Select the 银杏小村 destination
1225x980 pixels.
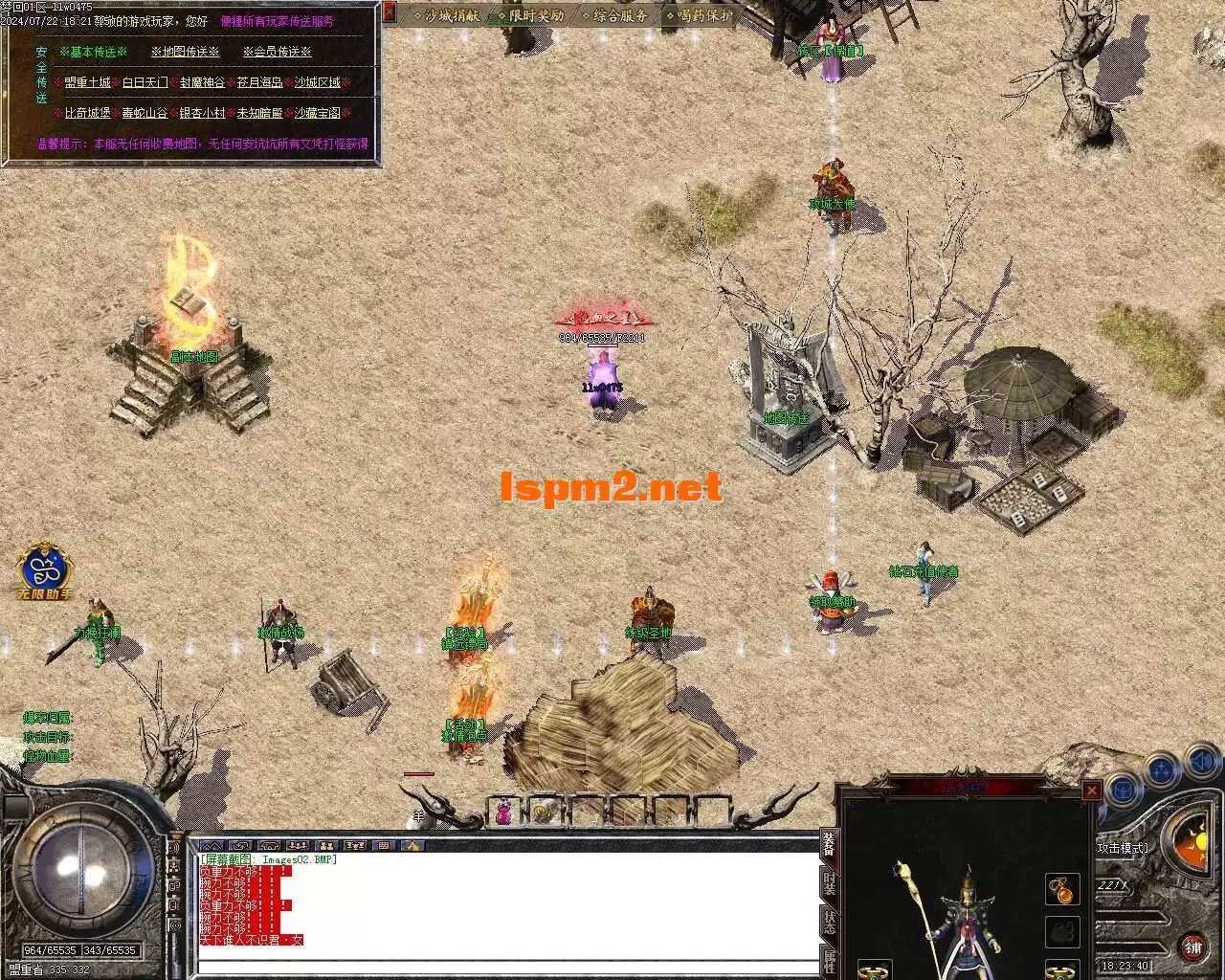click(202, 113)
